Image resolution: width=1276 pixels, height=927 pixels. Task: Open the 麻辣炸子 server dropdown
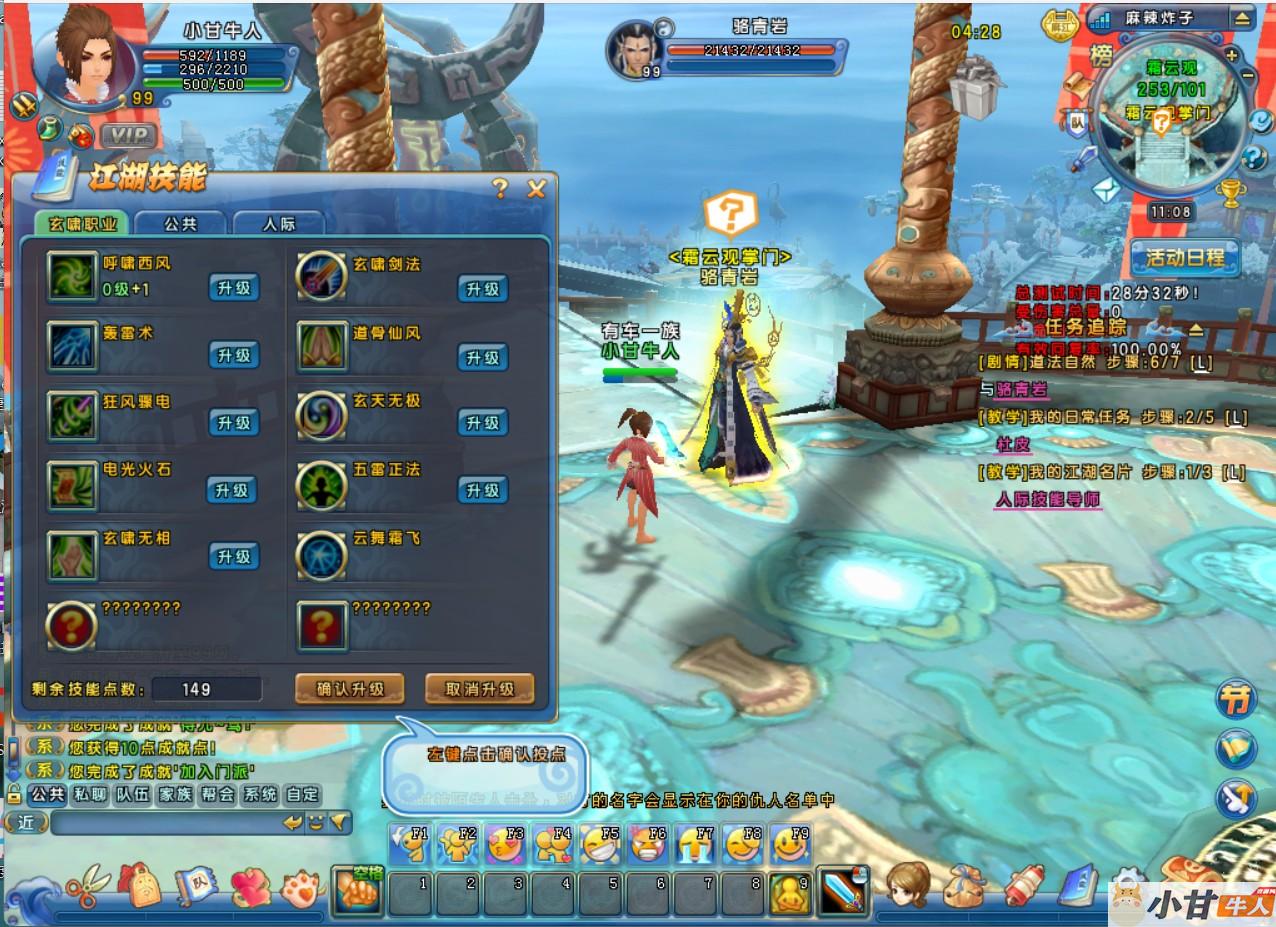pyautogui.click(x=1241, y=18)
